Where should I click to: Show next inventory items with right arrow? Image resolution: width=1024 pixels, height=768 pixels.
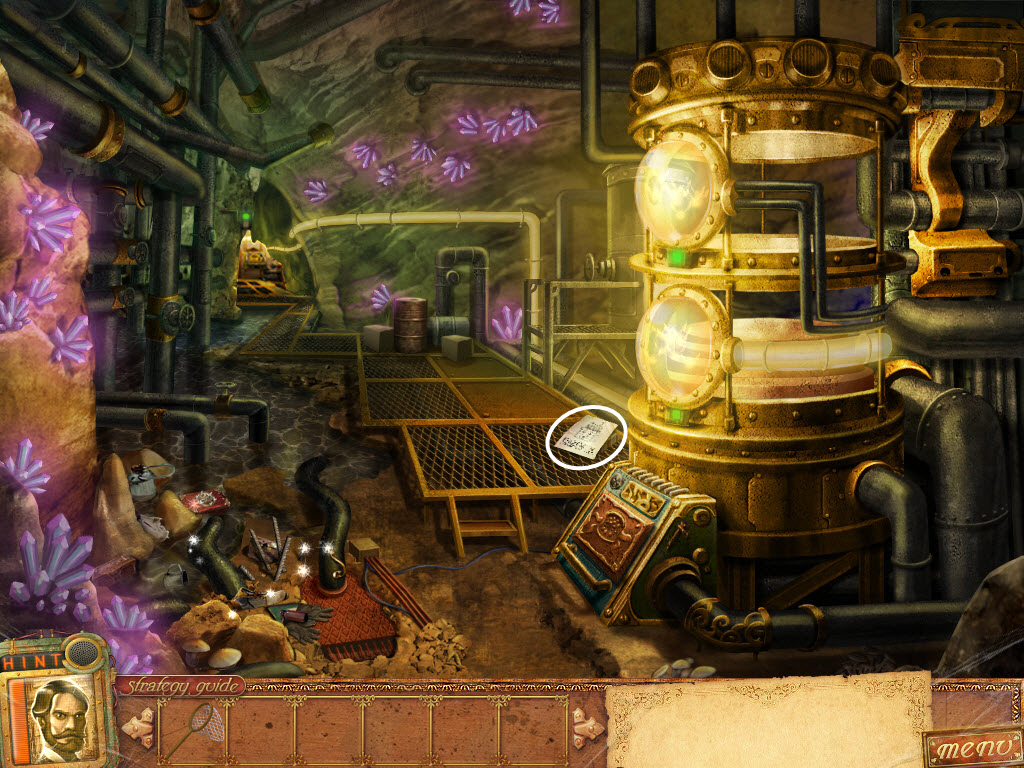[587, 726]
